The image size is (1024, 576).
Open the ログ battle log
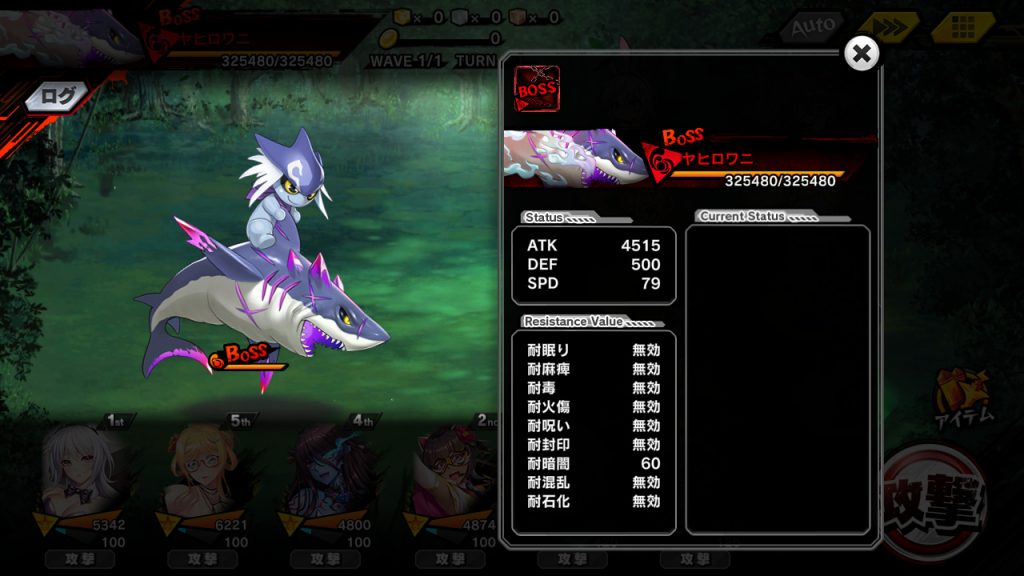point(58,96)
